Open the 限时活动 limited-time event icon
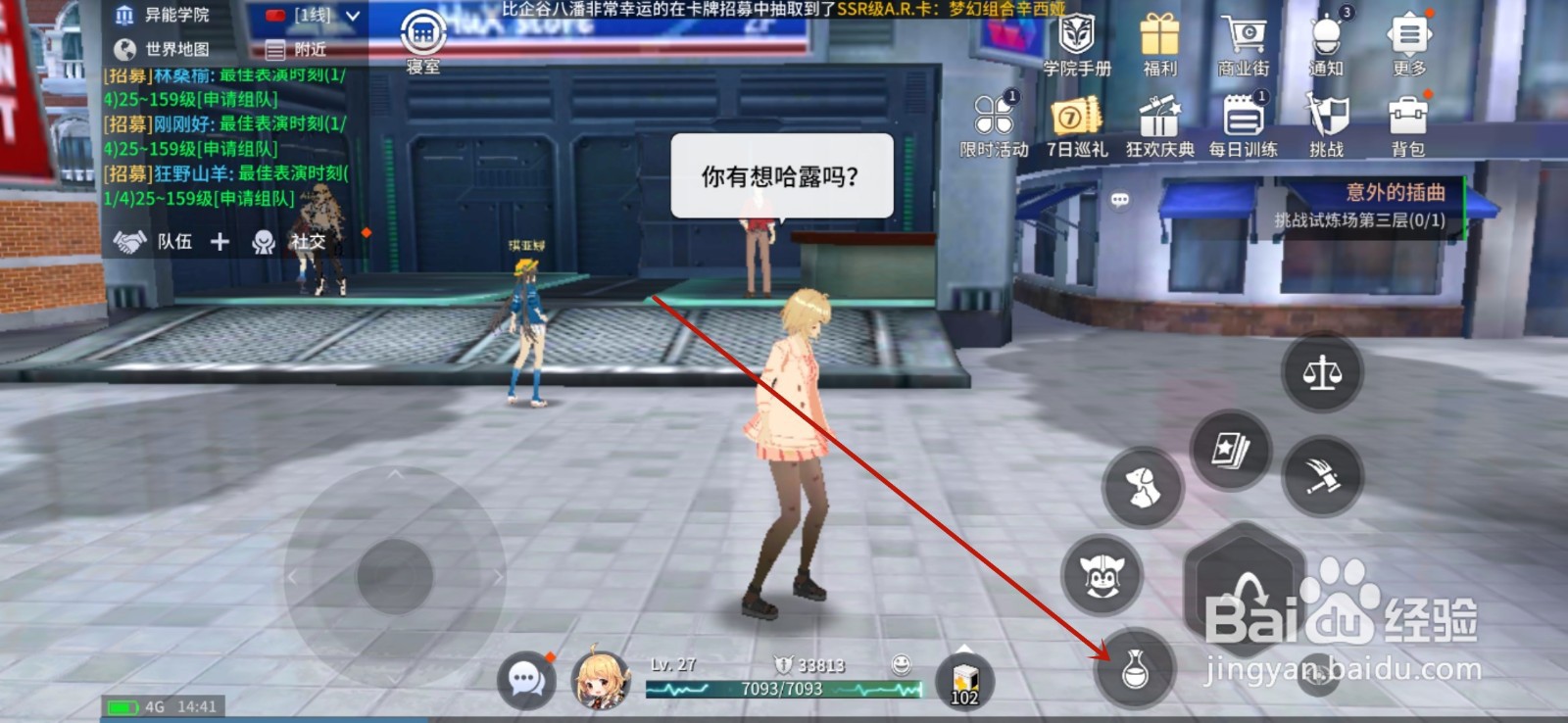The height and width of the screenshot is (723, 1568). 993,118
